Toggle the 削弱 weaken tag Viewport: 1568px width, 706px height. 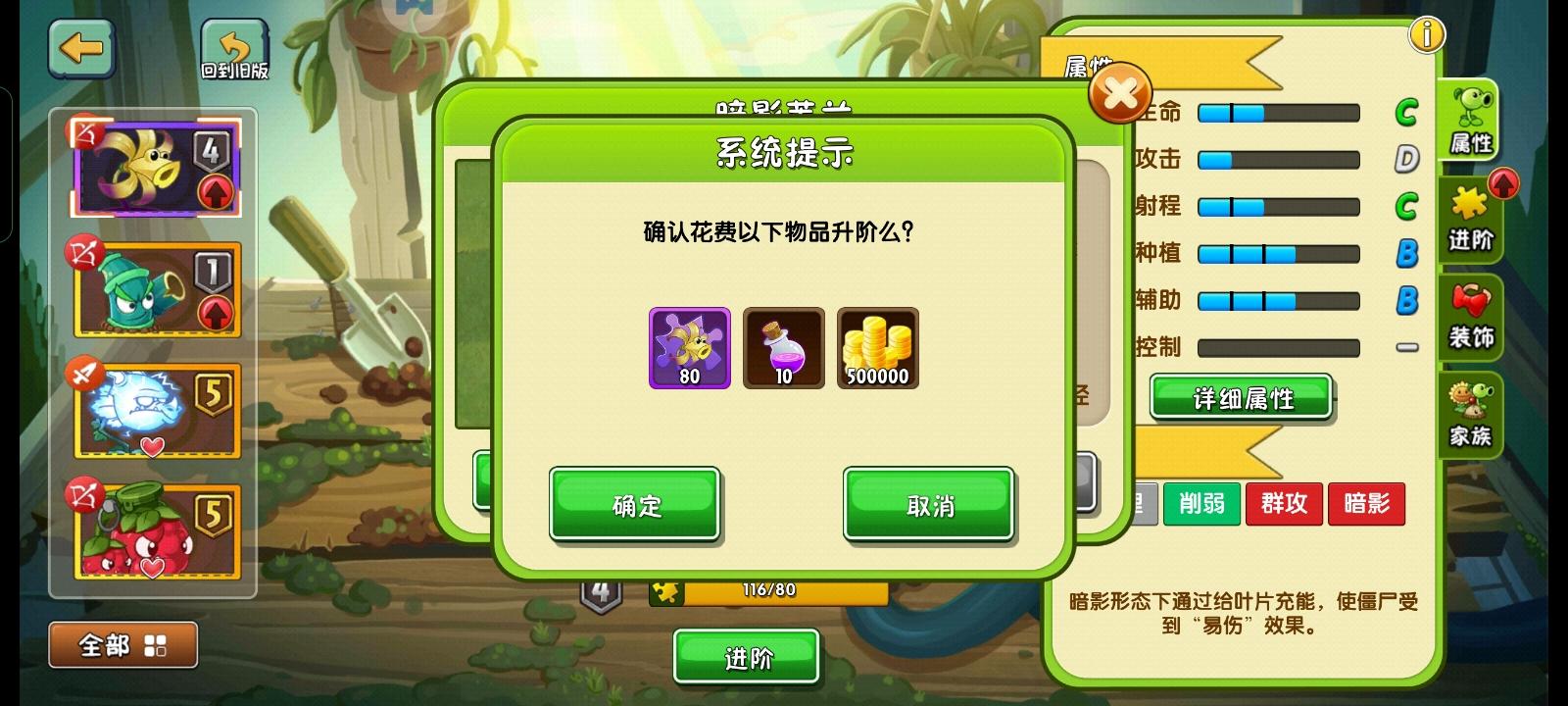1201,503
